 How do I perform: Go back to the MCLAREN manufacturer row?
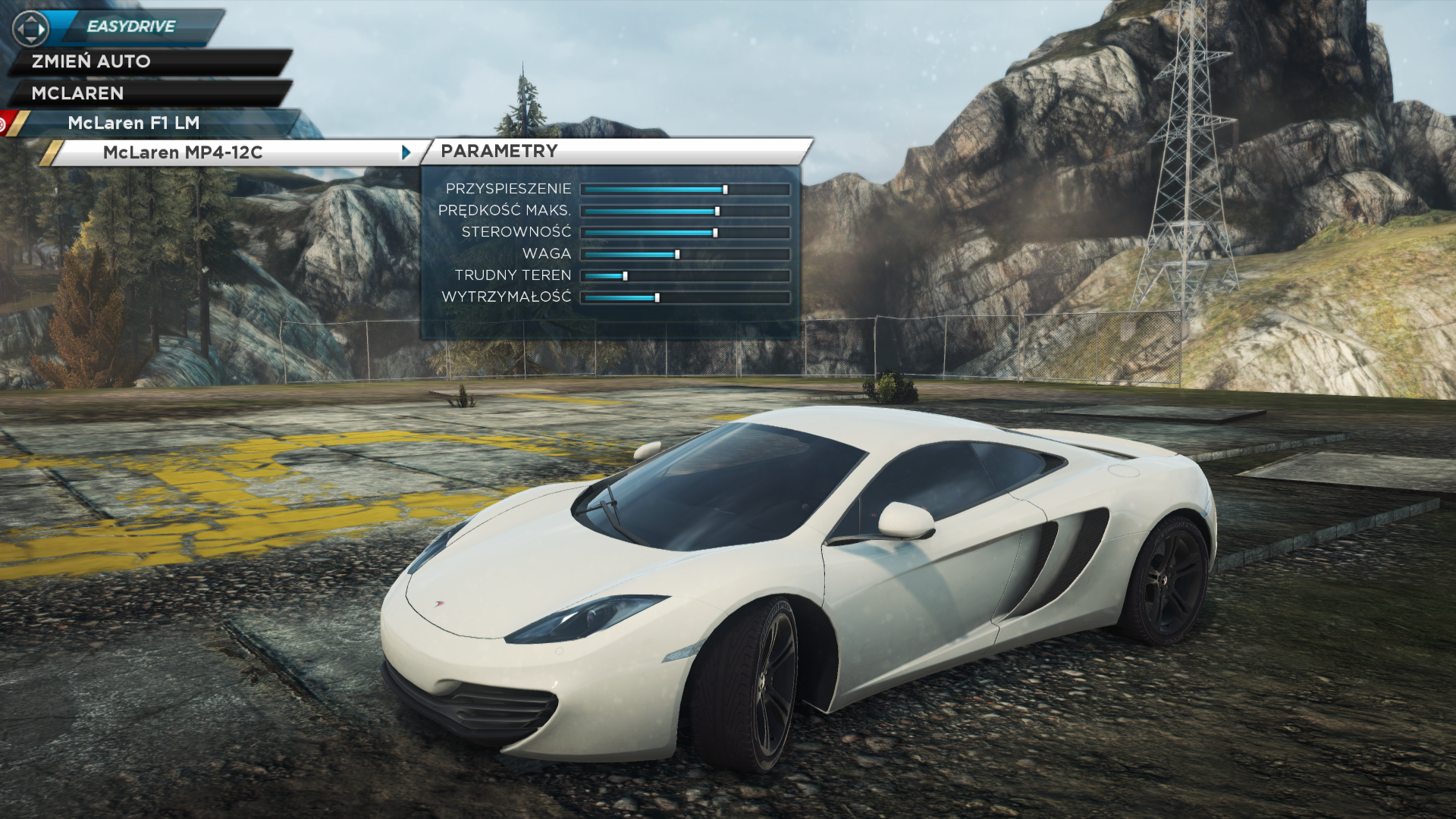(77, 93)
